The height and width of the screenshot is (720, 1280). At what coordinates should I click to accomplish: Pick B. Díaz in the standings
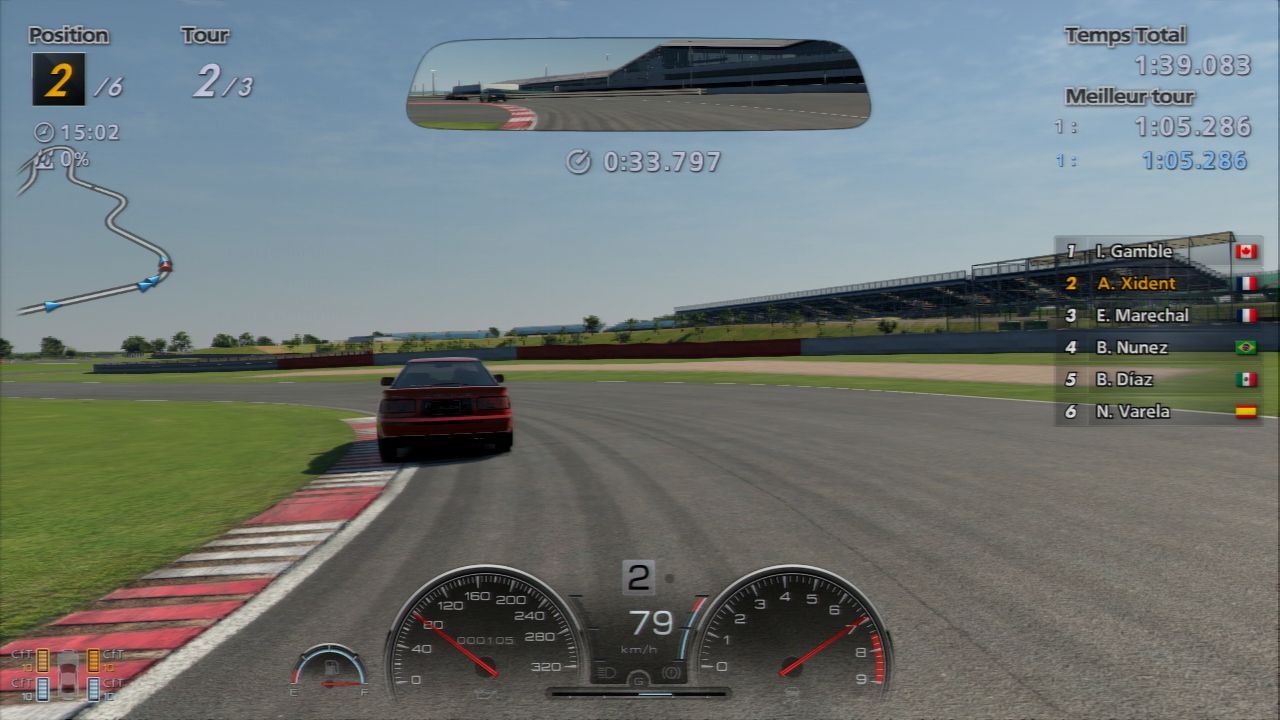coord(1158,379)
